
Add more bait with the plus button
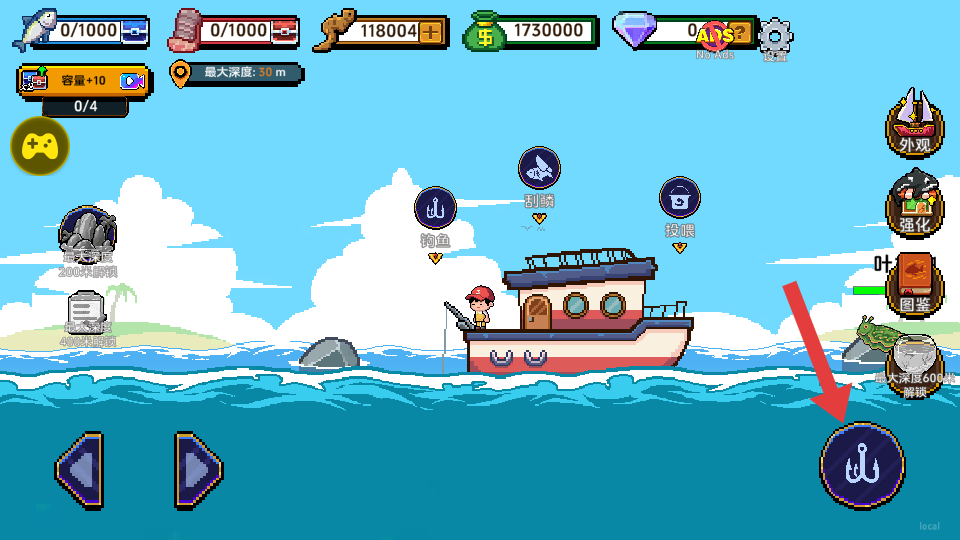[x=431, y=32]
